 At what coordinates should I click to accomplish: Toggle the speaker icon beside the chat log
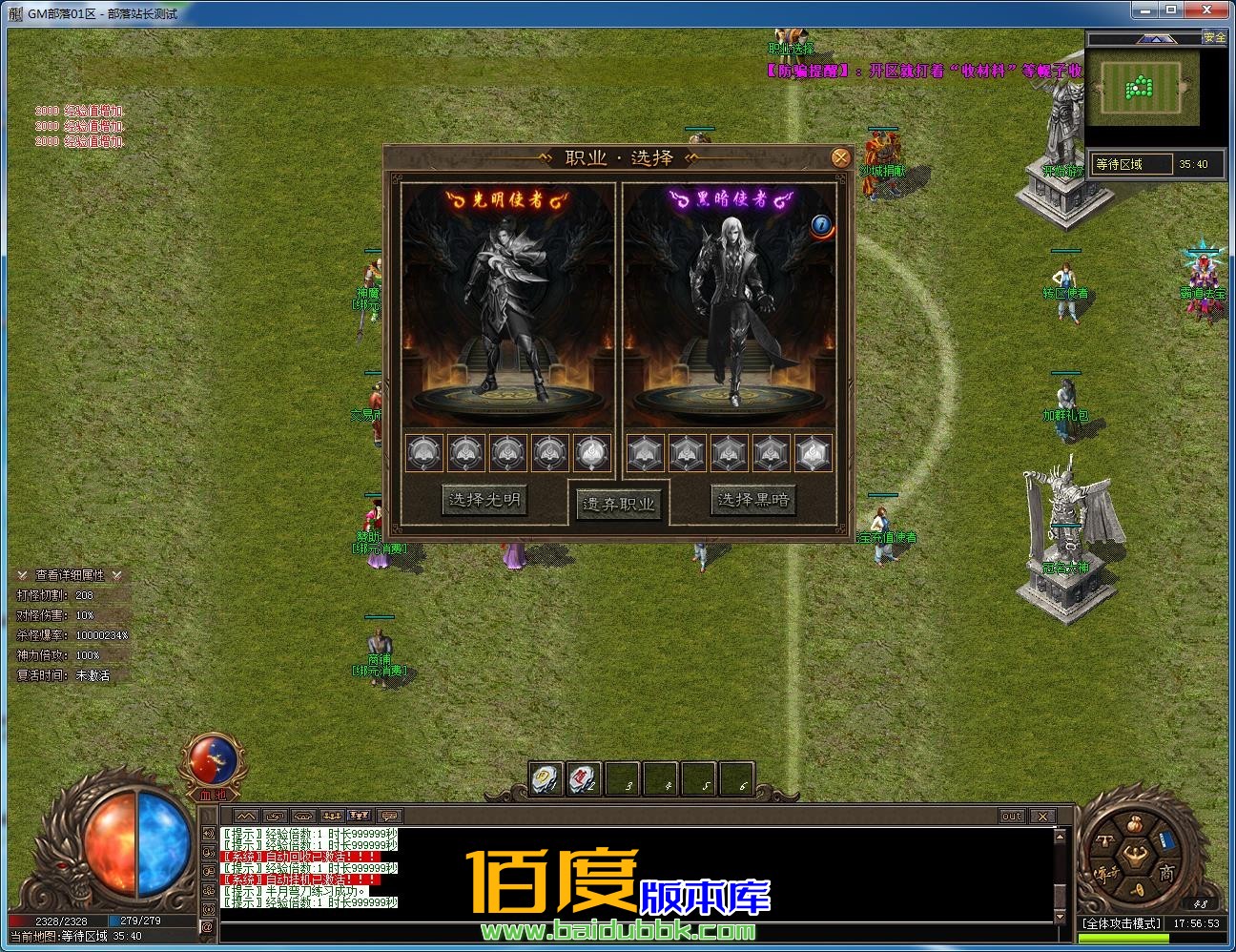click(209, 832)
